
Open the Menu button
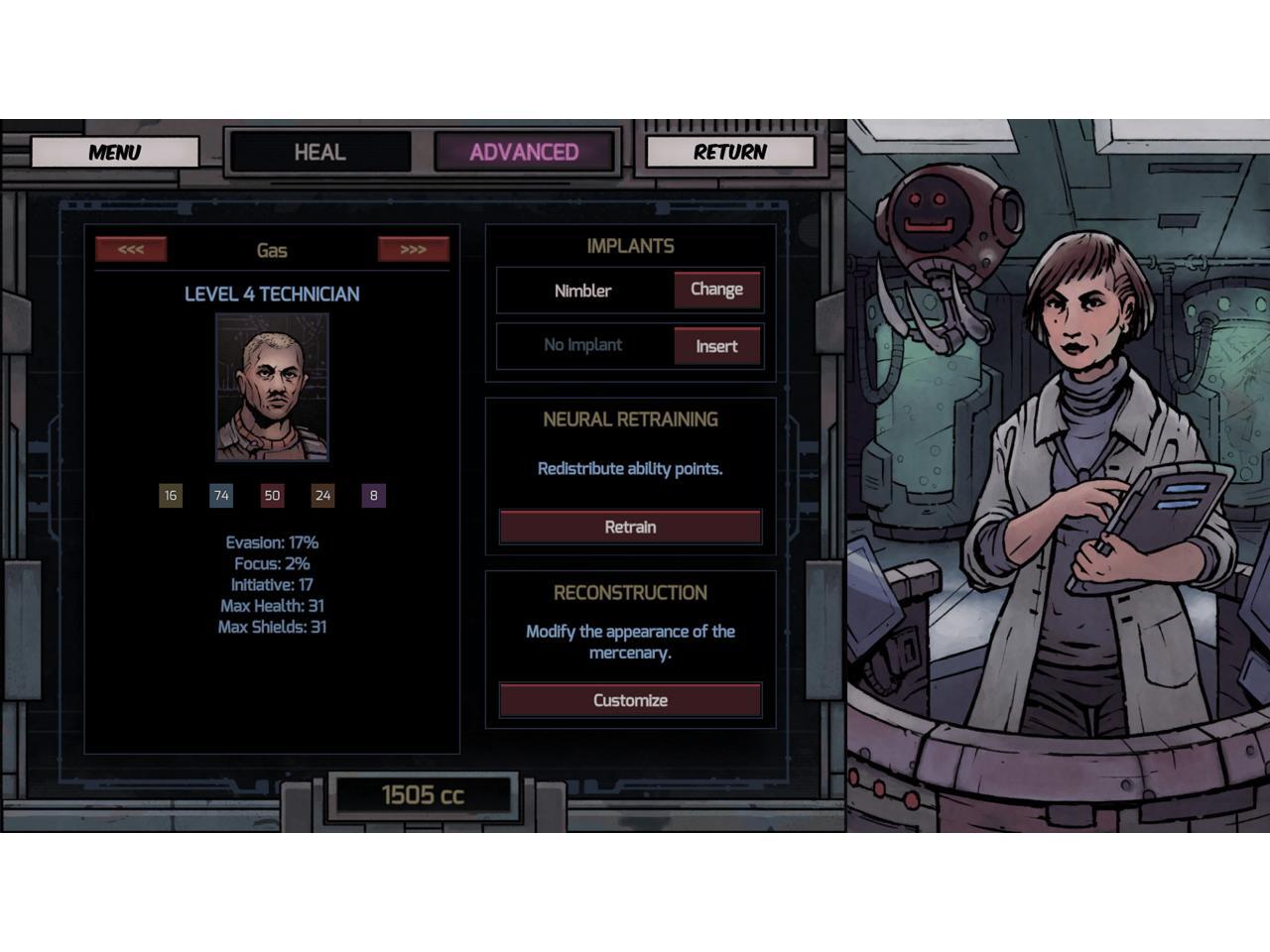115,152
